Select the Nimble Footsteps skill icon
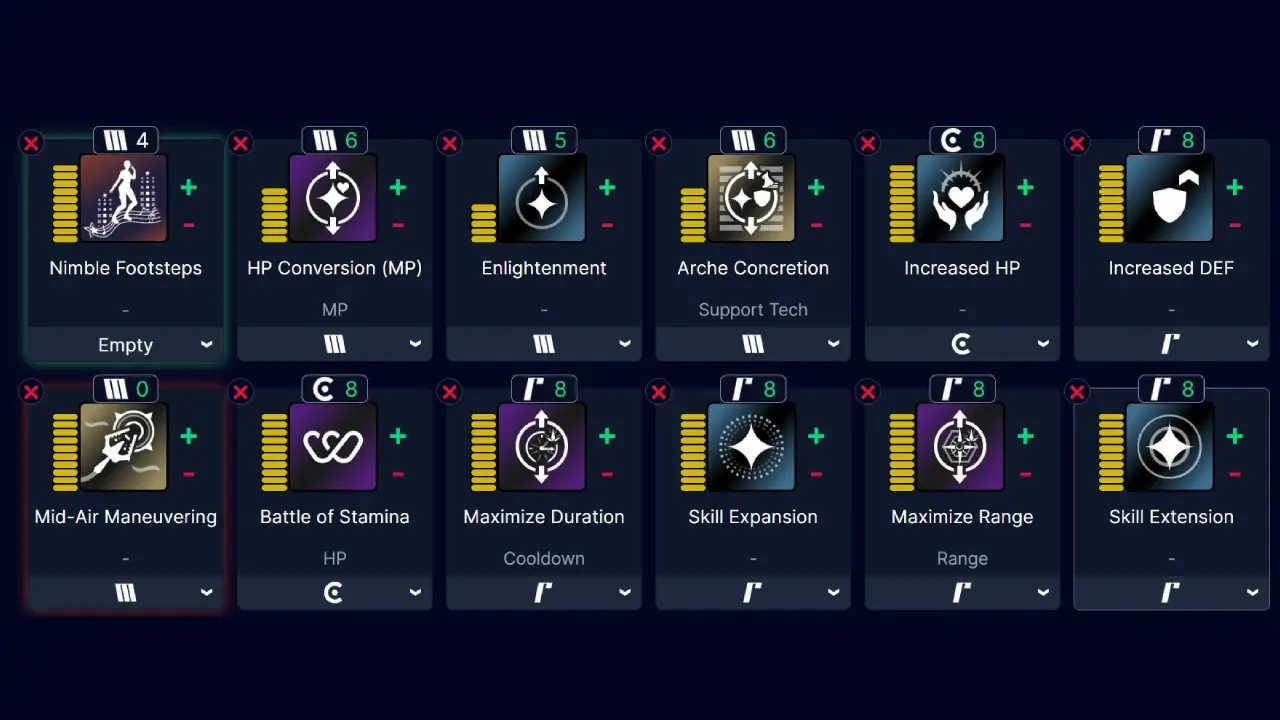The width and height of the screenshot is (1280, 720). pyautogui.click(x=125, y=198)
